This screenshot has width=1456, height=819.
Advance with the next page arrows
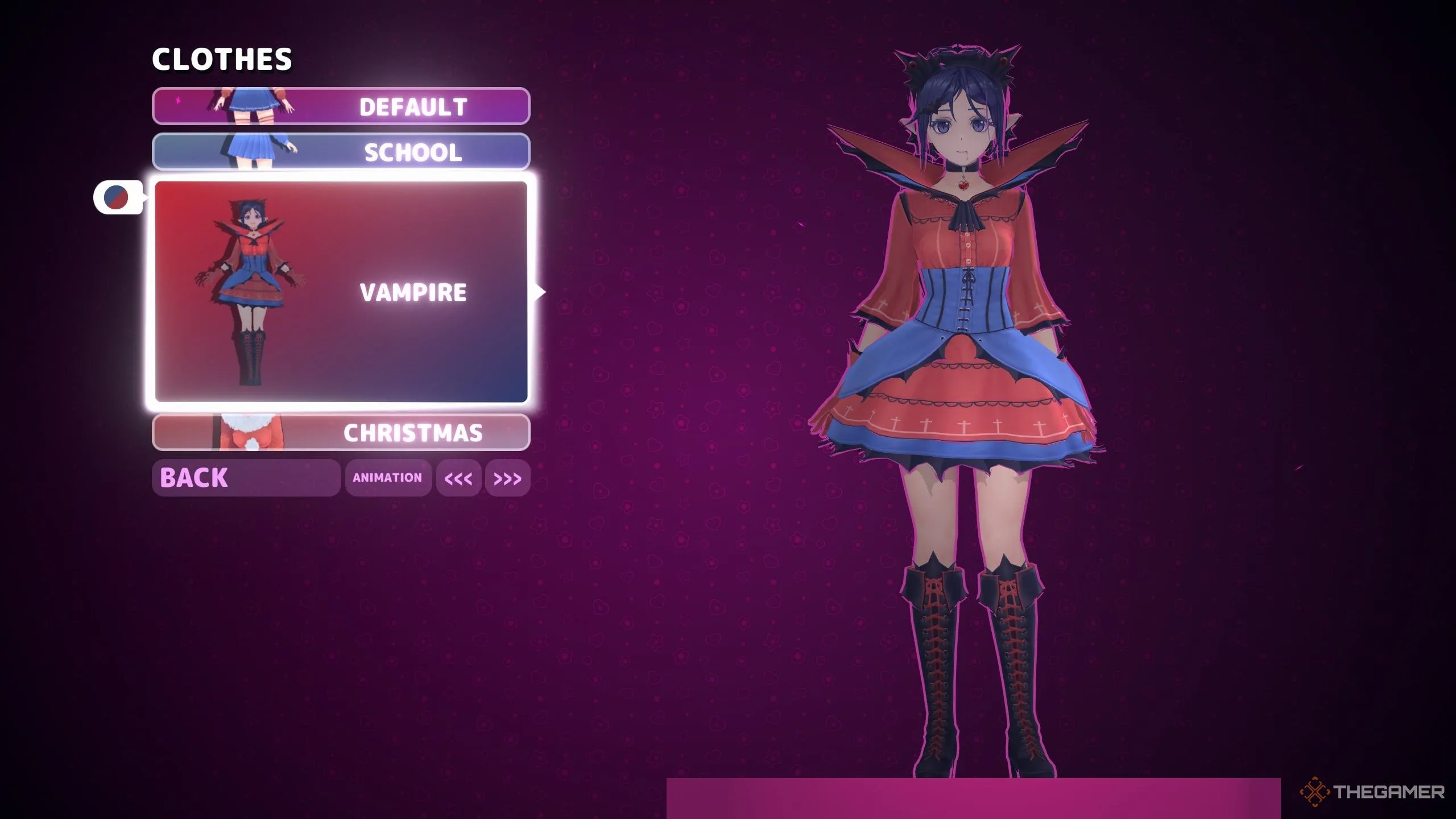click(507, 478)
